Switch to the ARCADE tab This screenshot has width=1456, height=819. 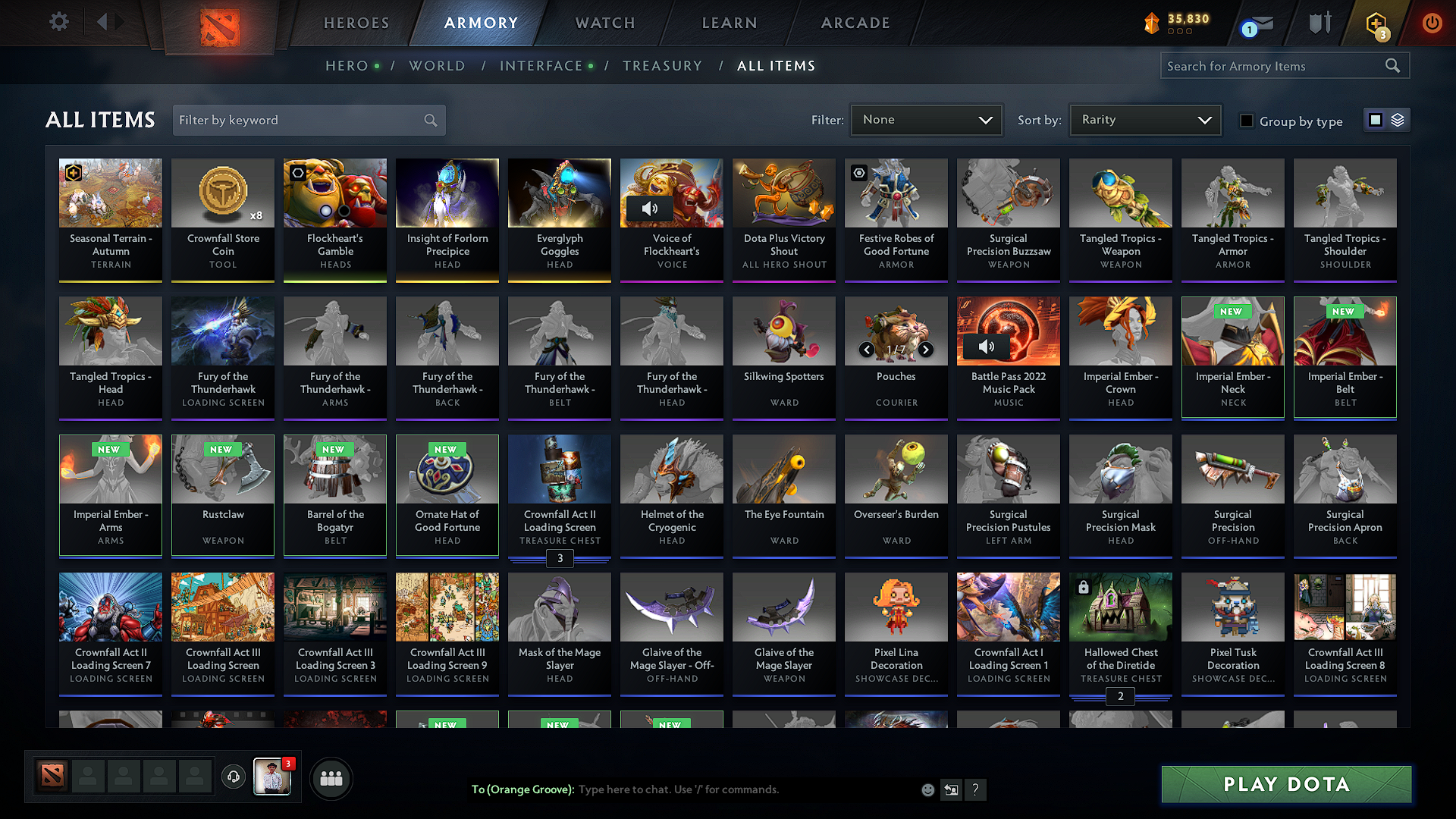(x=855, y=23)
